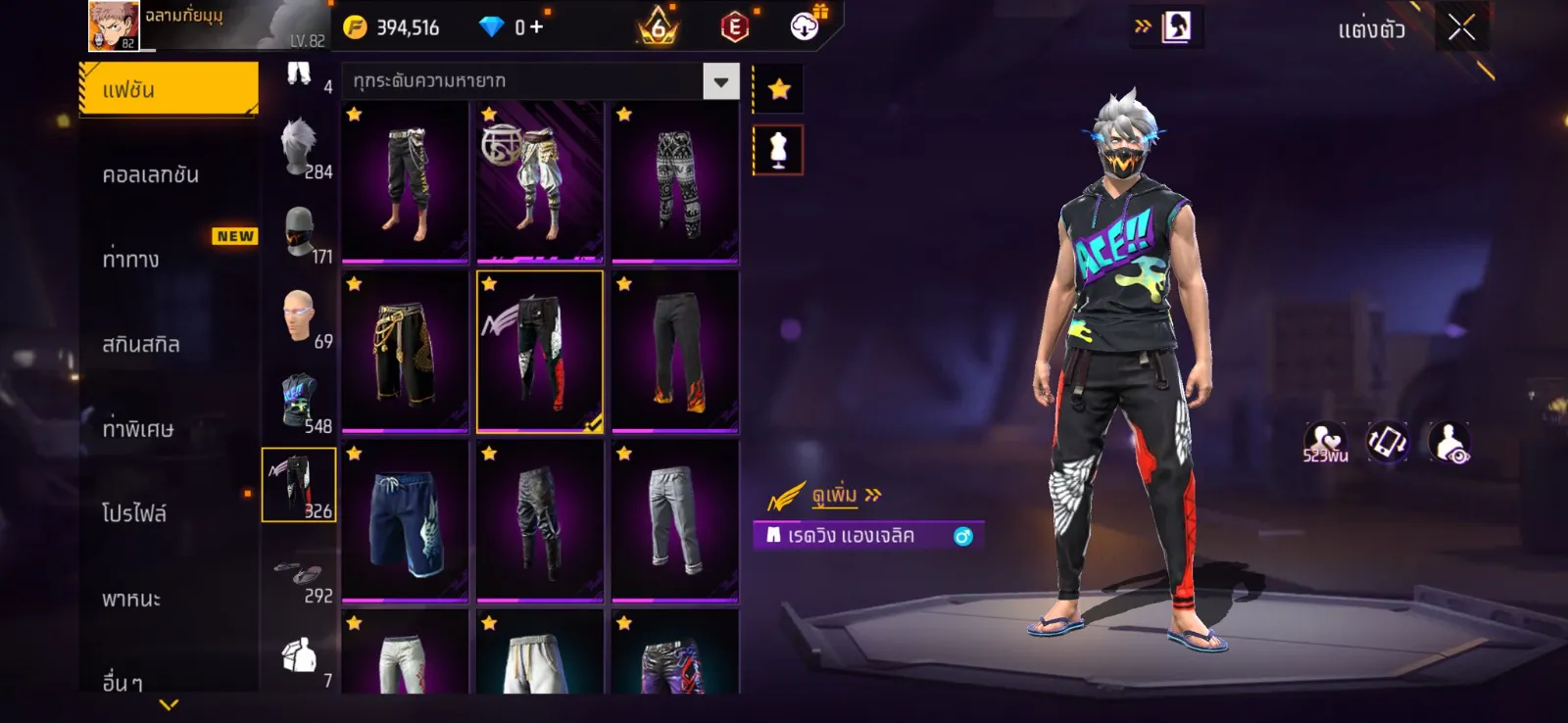This screenshot has height=723, width=1568.
Task: Select the blue shorts with wing print
Action: [405, 521]
